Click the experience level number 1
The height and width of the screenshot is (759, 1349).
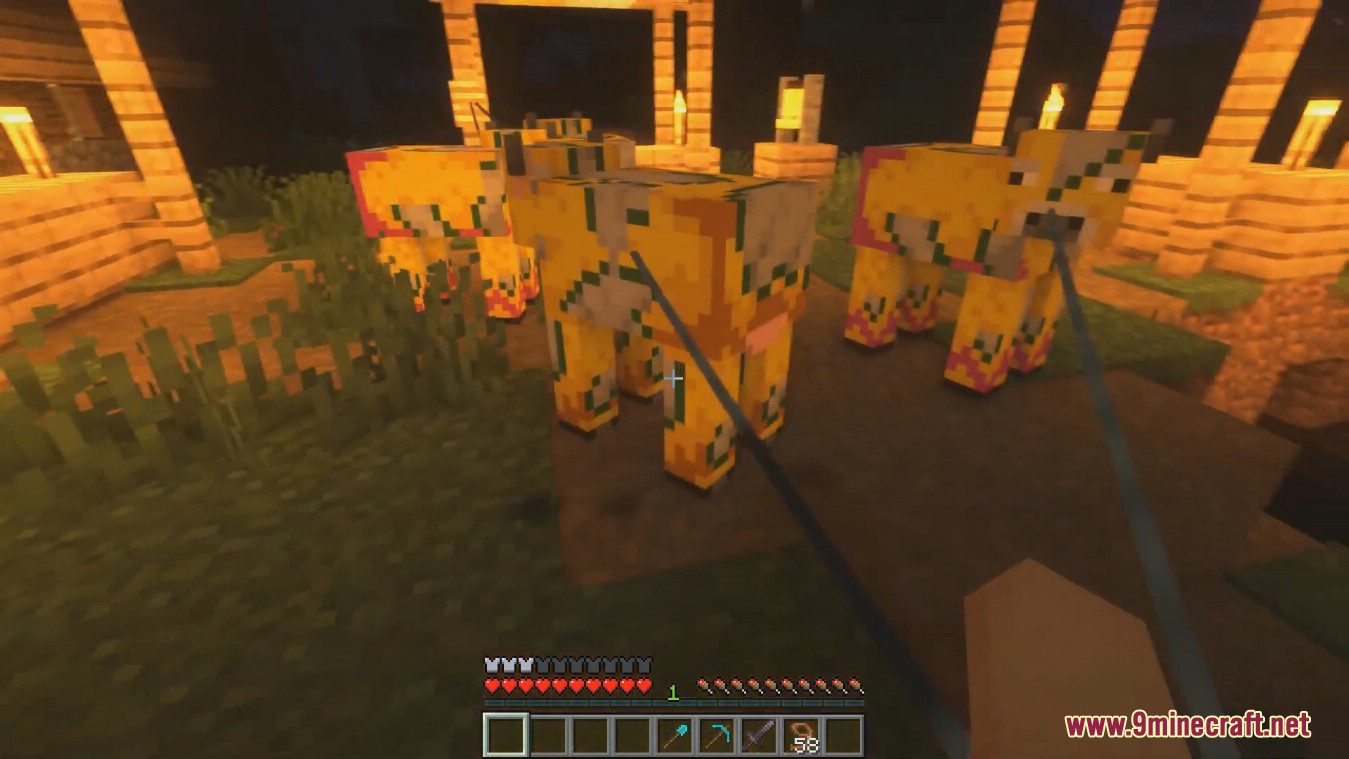coord(673,690)
